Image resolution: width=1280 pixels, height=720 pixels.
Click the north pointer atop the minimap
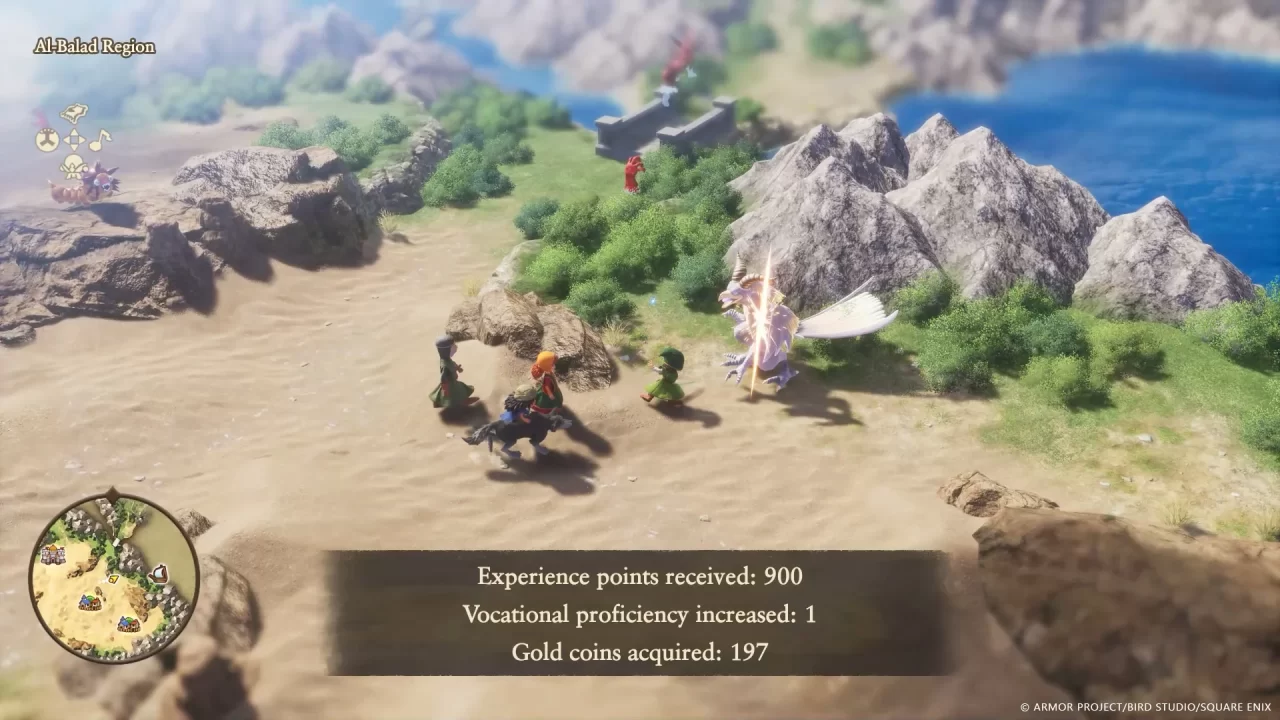pos(112,494)
